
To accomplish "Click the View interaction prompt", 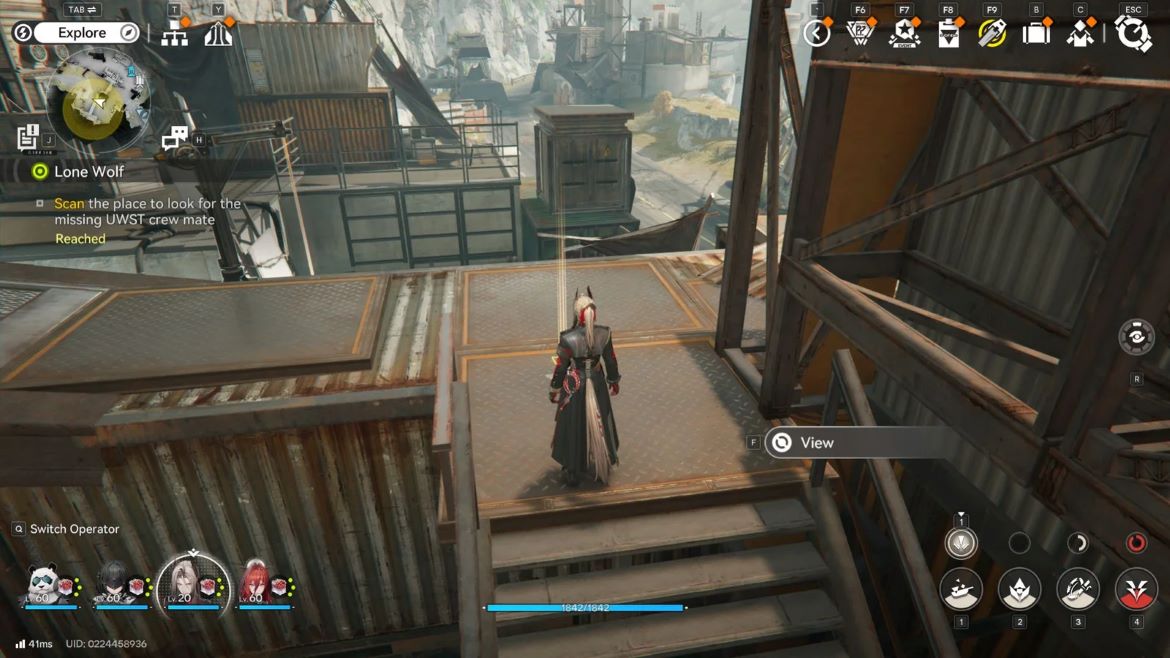I will pyautogui.click(x=816, y=442).
